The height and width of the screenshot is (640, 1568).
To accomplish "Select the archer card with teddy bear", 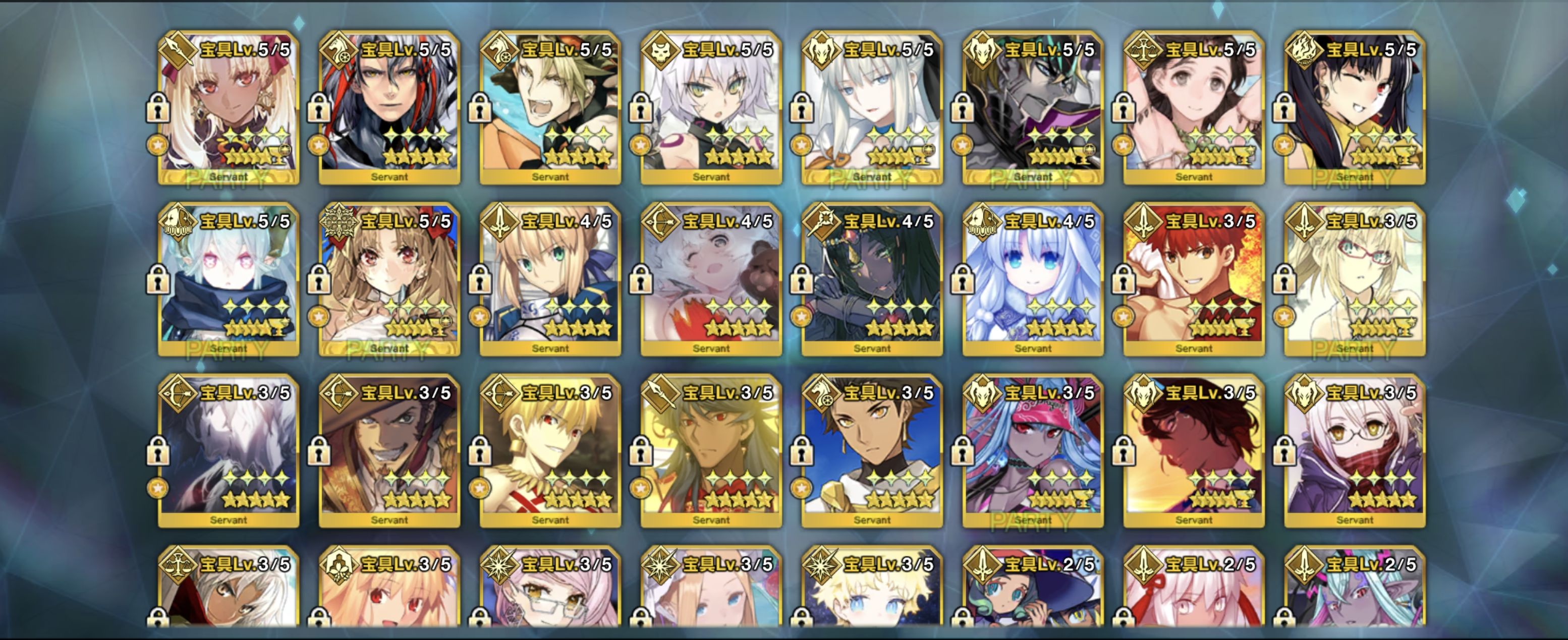I will (711, 280).
